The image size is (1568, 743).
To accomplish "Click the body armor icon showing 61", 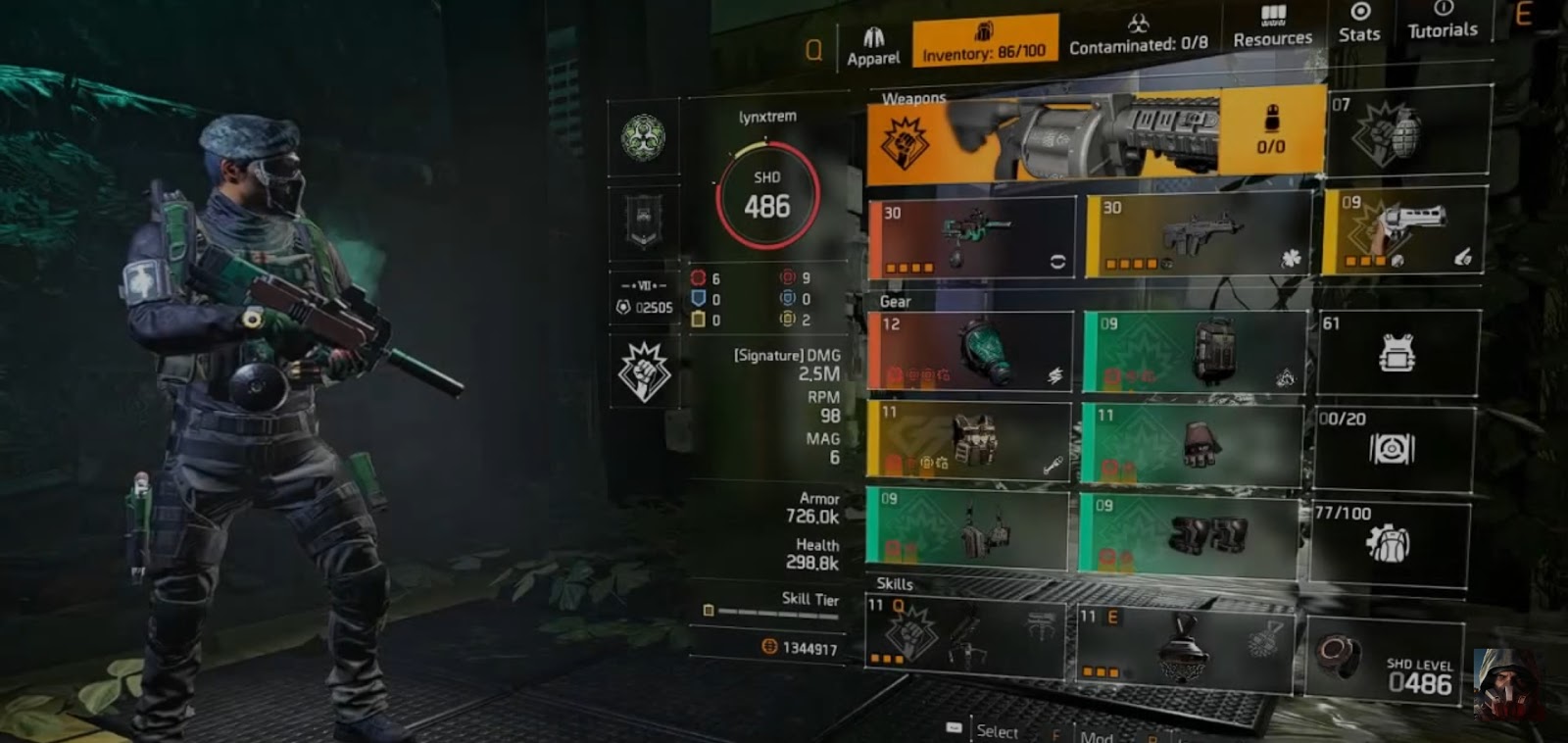I will [1396, 351].
